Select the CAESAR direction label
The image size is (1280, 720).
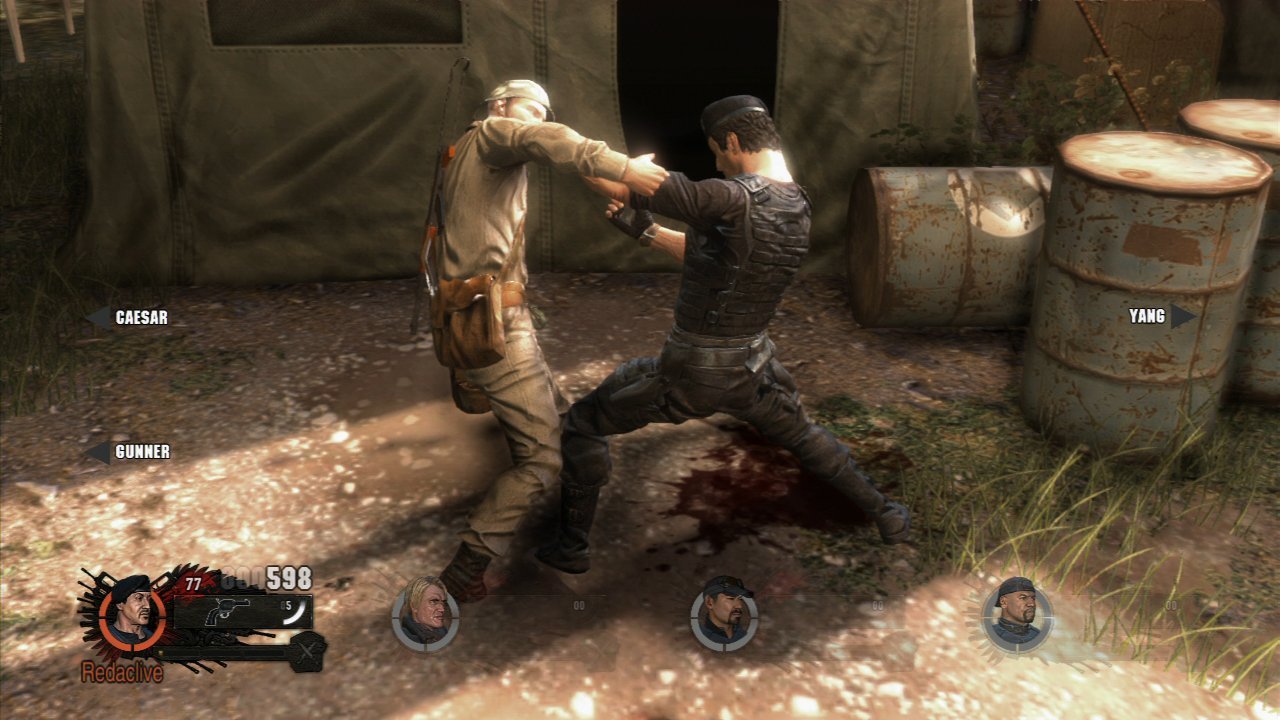140,317
